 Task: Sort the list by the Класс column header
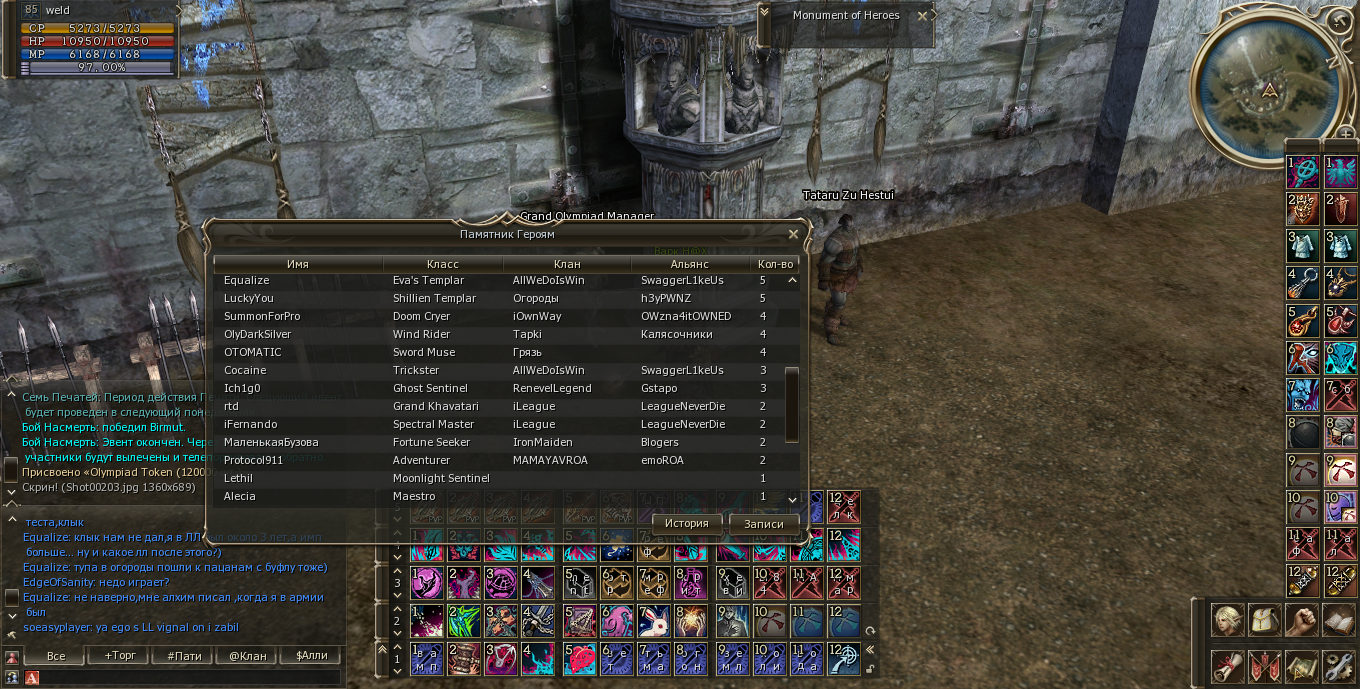pyautogui.click(x=442, y=264)
